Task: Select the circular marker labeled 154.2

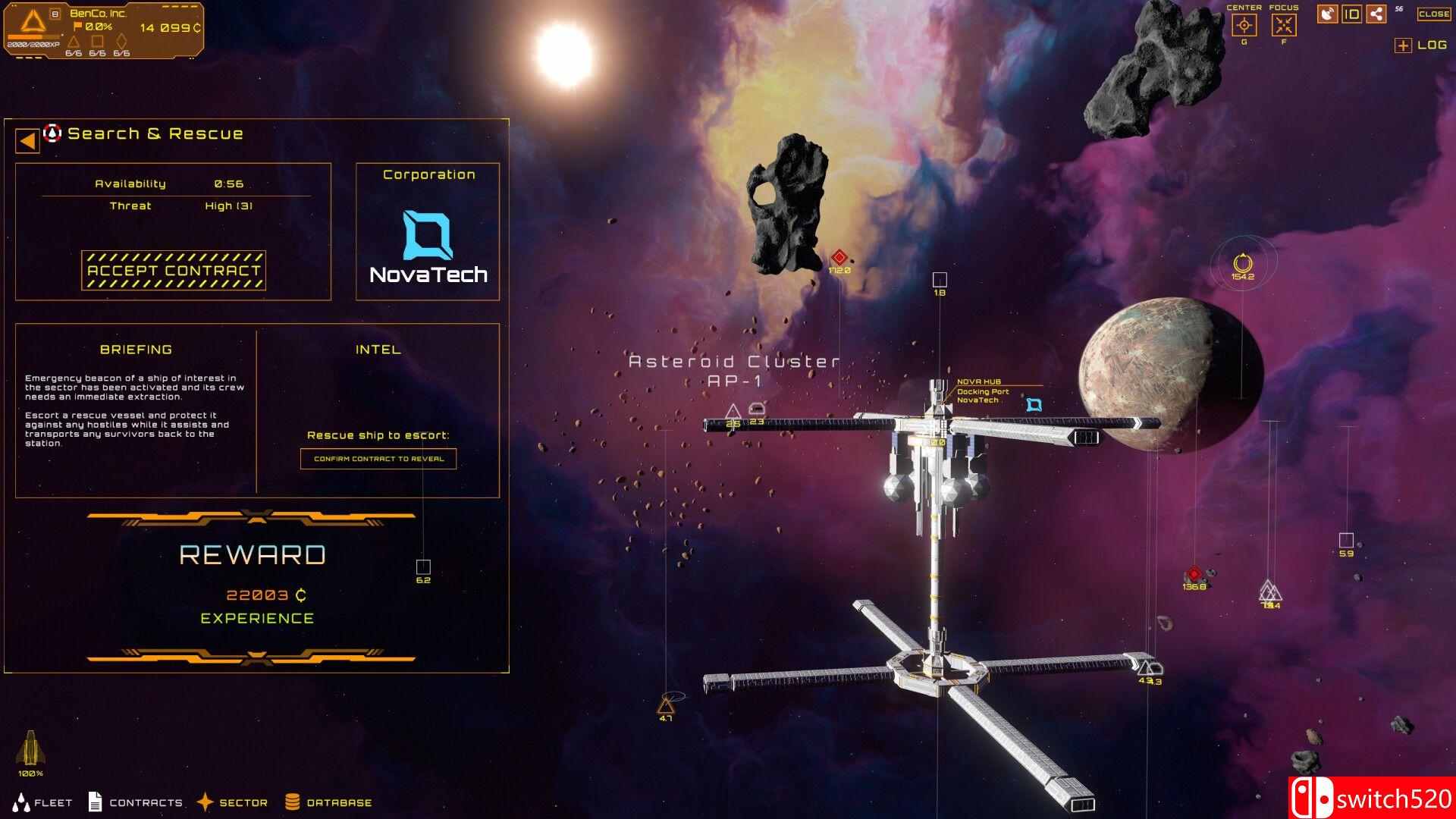Action: click(1242, 263)
